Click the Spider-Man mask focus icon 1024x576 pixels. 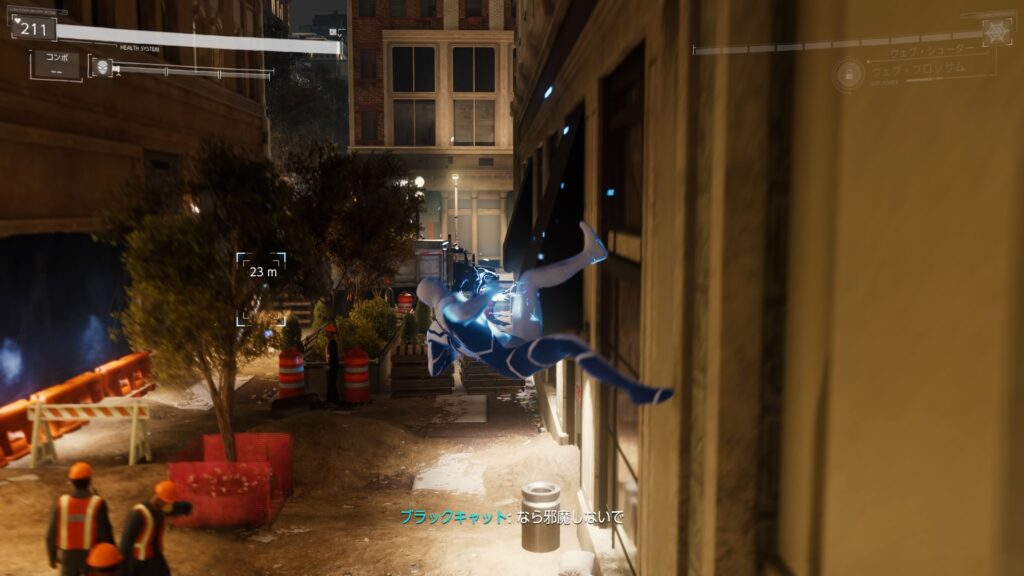[x=101, y=67]
